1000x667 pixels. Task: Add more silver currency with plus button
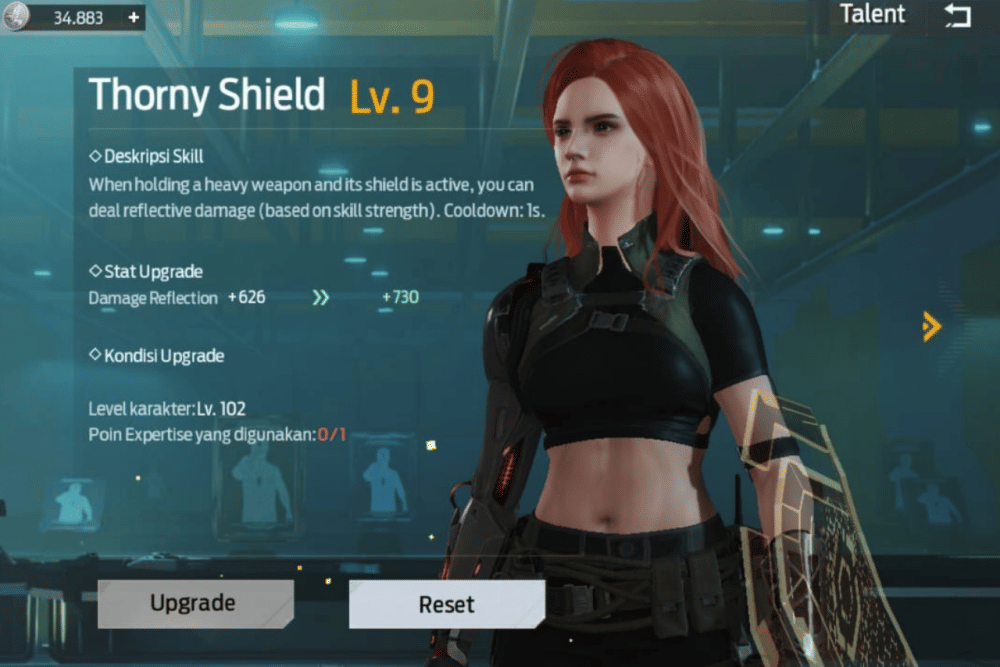pos(134,18)
